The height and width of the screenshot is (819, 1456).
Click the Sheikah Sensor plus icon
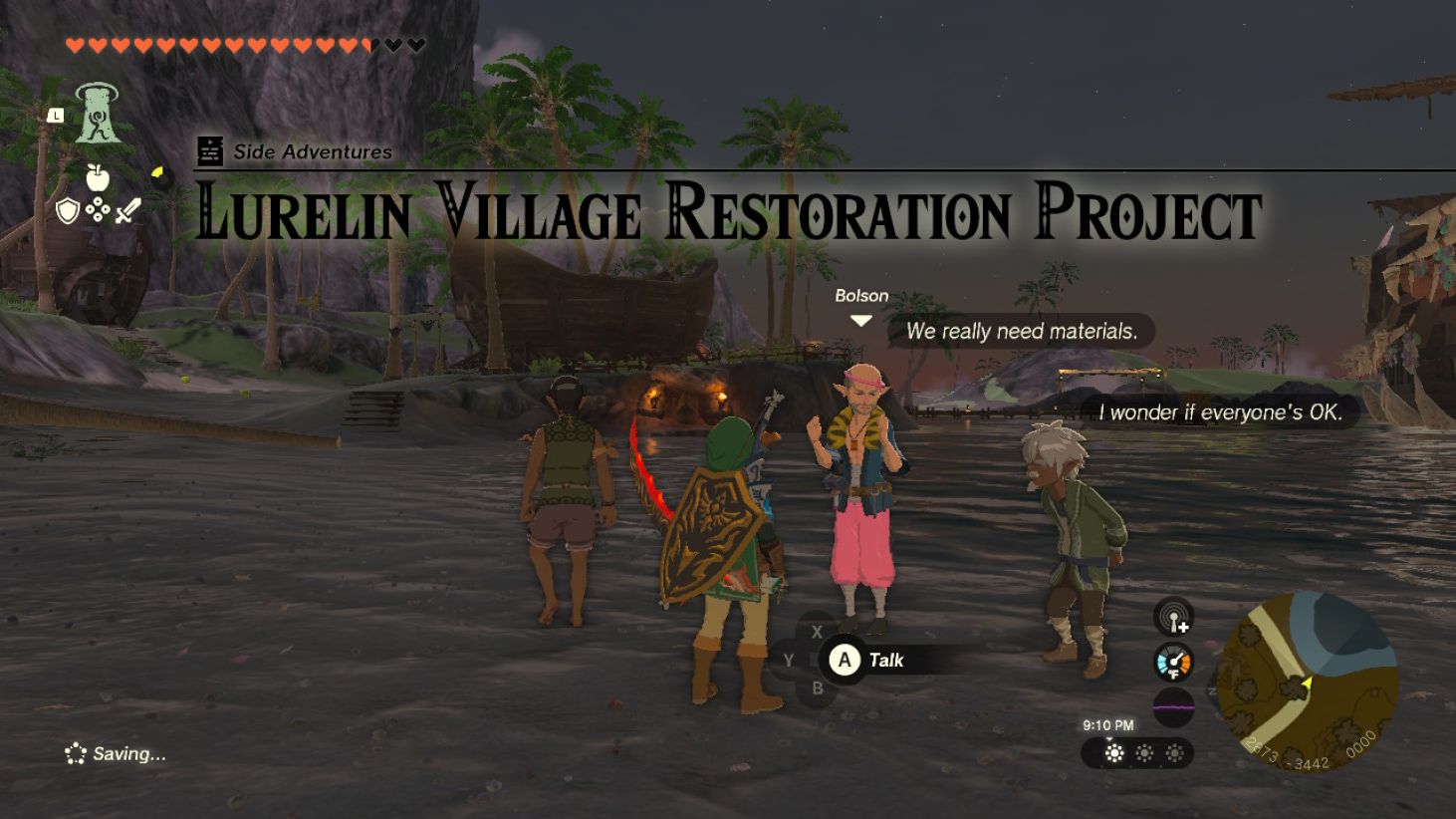click(x=1174, y=619)
